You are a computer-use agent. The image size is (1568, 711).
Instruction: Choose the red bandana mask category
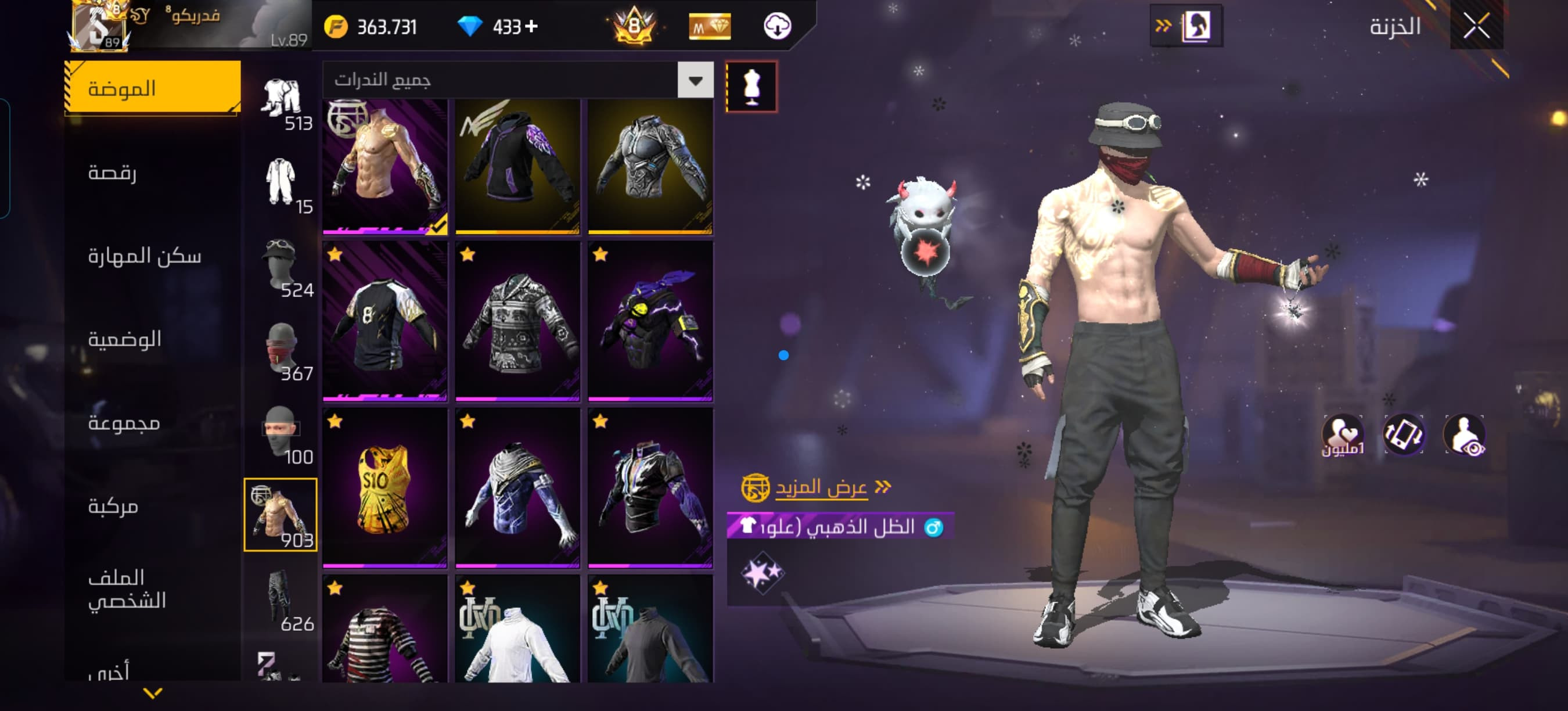tap(281, 350)
